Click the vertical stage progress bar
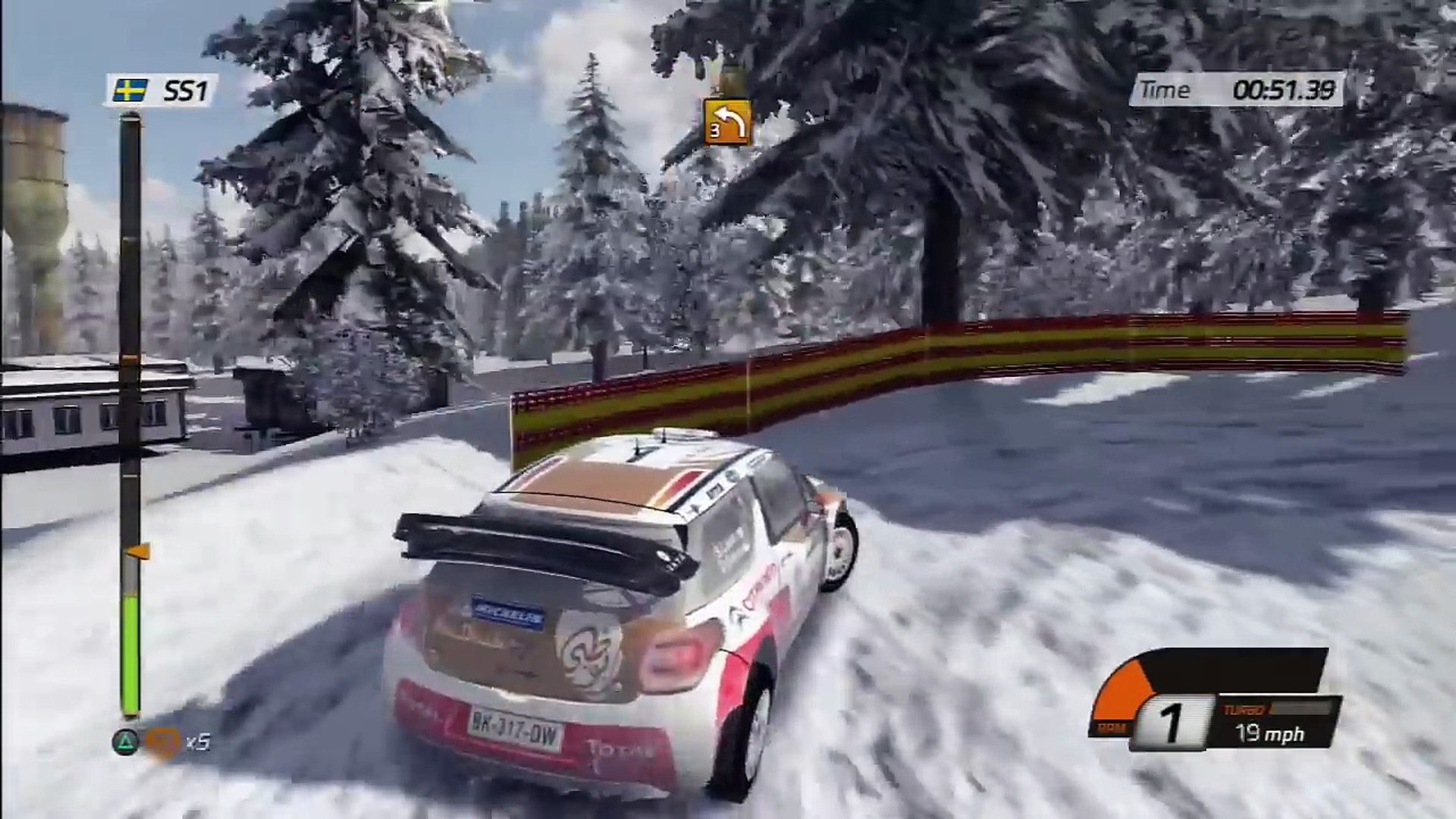This screenshot has width=1456, height=819. [x=130, y=413]
